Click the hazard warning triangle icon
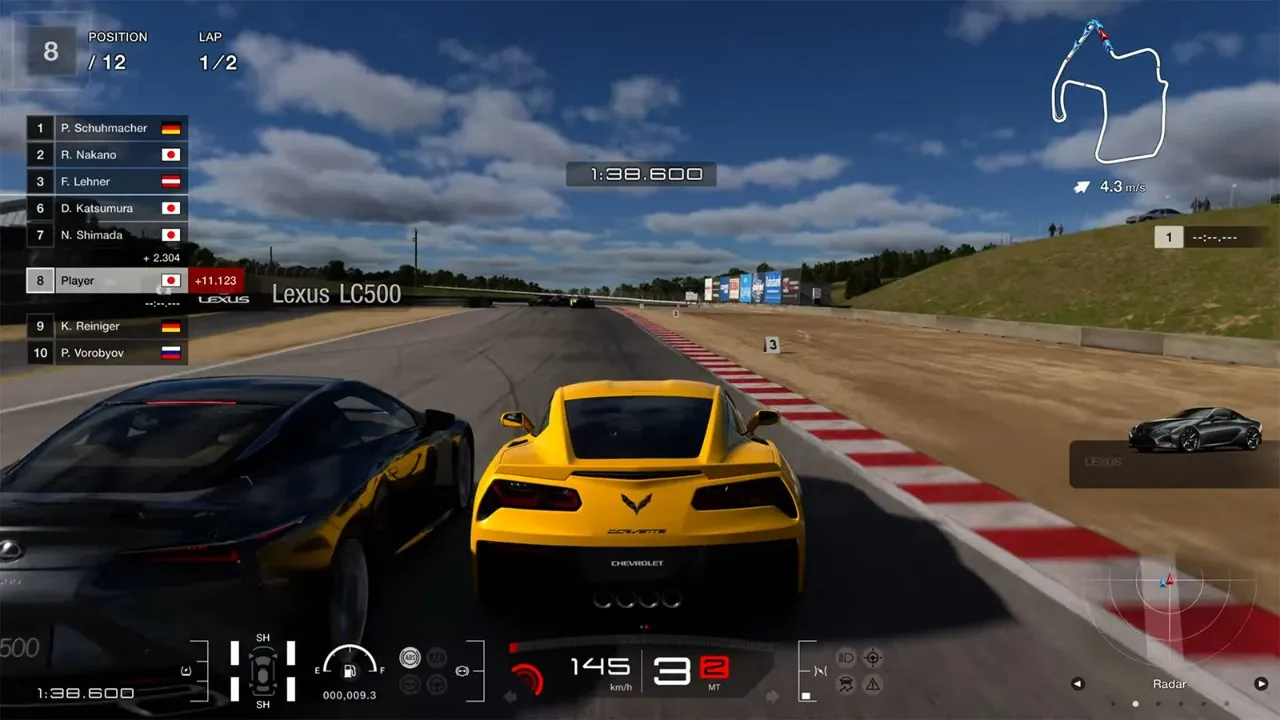This screenshot has width=1280, height=720. pyautogui.click(x=872, y=686)
